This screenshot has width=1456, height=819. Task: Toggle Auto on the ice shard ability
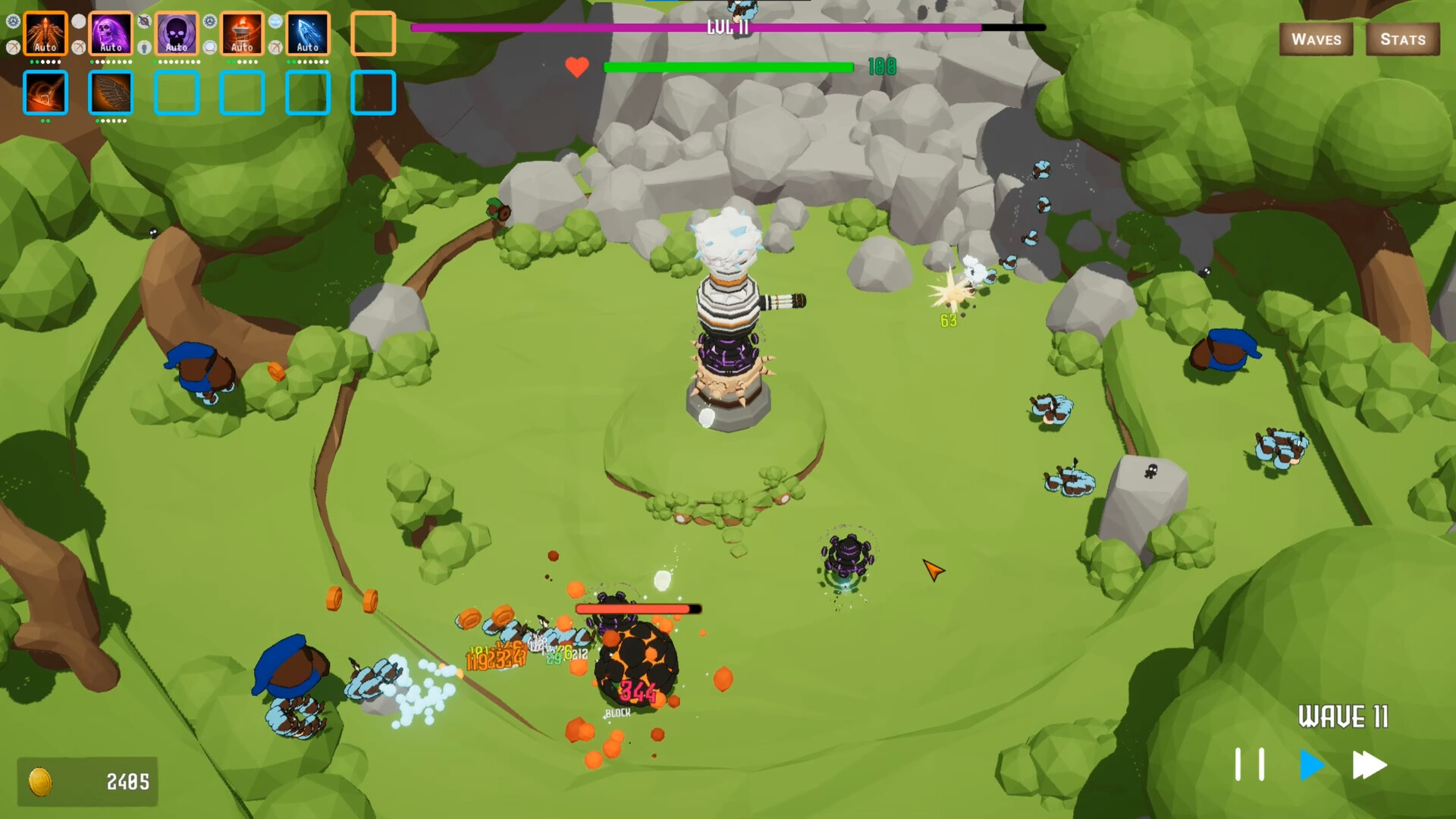(307, 46)
